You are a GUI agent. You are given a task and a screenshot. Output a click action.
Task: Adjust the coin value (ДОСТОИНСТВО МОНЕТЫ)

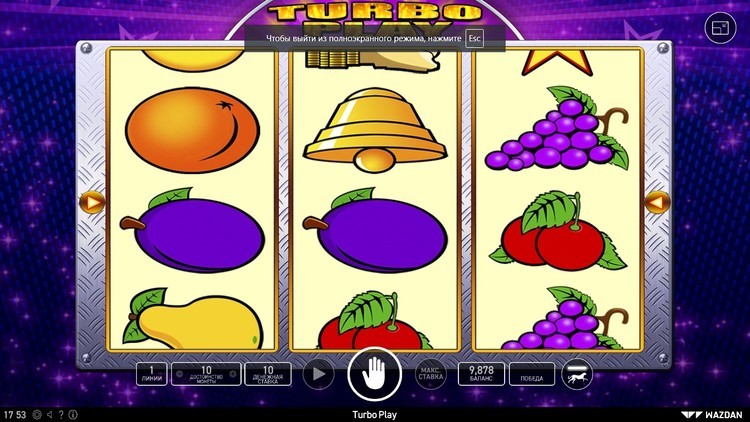(x=206, y=375)
